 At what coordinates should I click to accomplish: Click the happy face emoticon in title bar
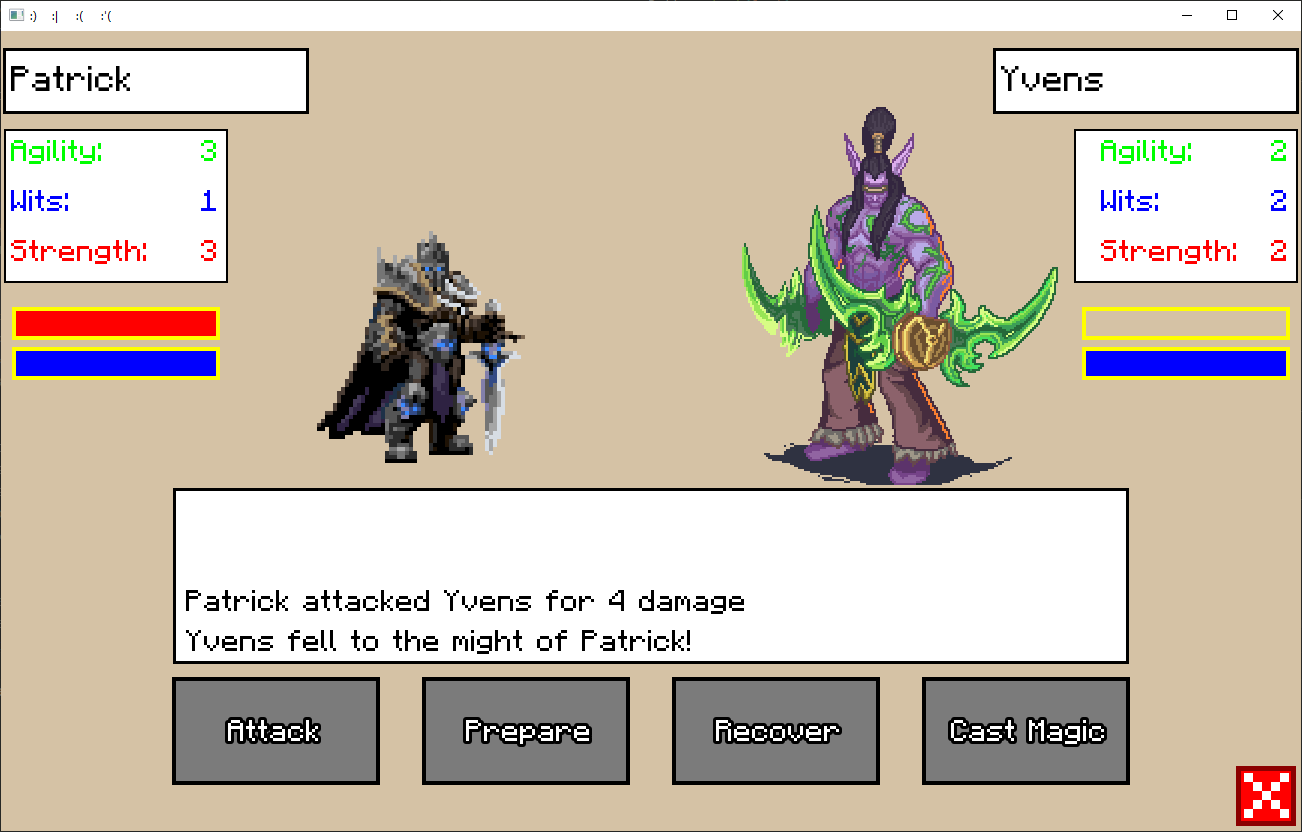[x=31, y=15]
